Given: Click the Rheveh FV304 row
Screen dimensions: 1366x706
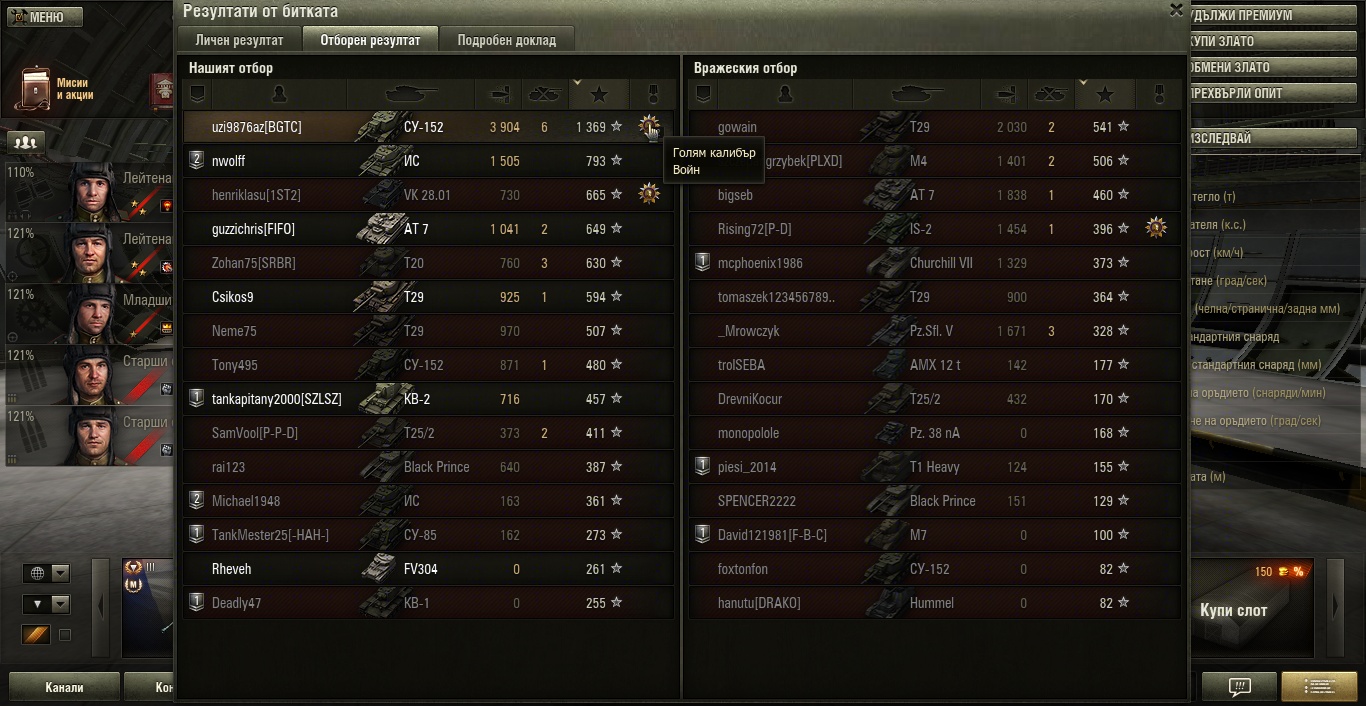Looking at the screenshot, I should (x=300, y=569).
